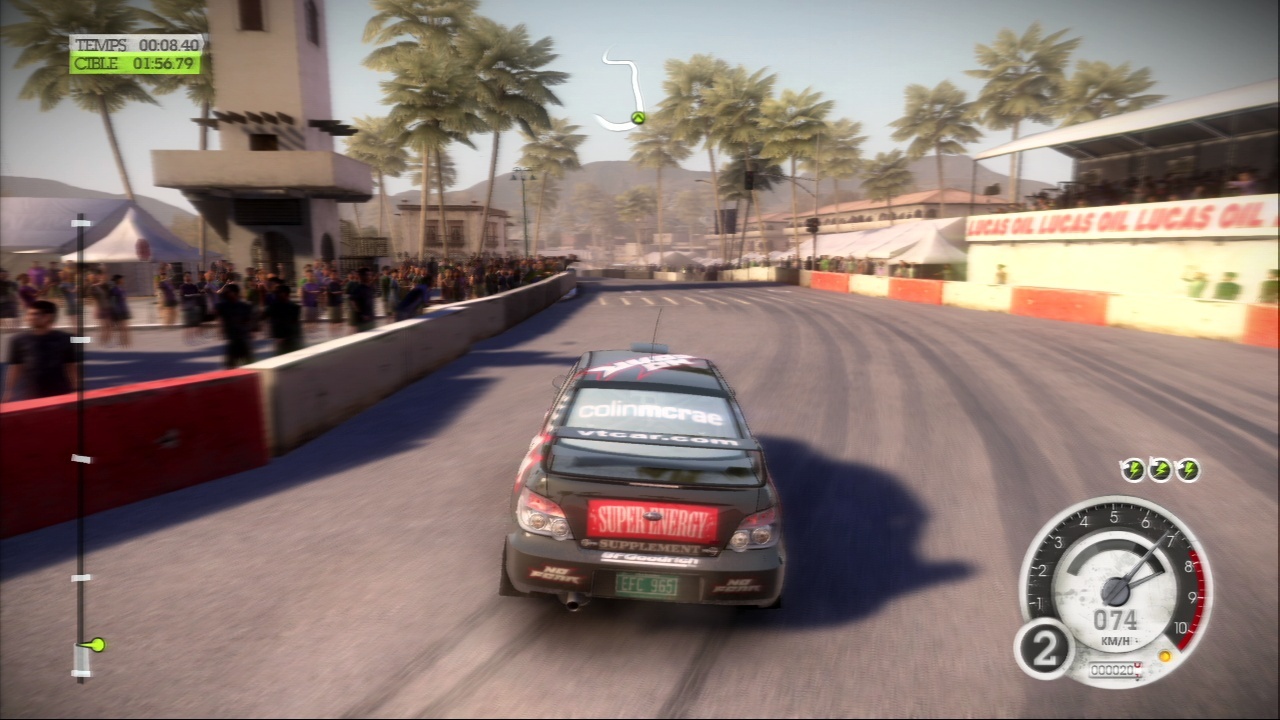1280x720 pixels.
Task: Click the gear number circle by the tachometer
Action: click(x=1043, y=648)
